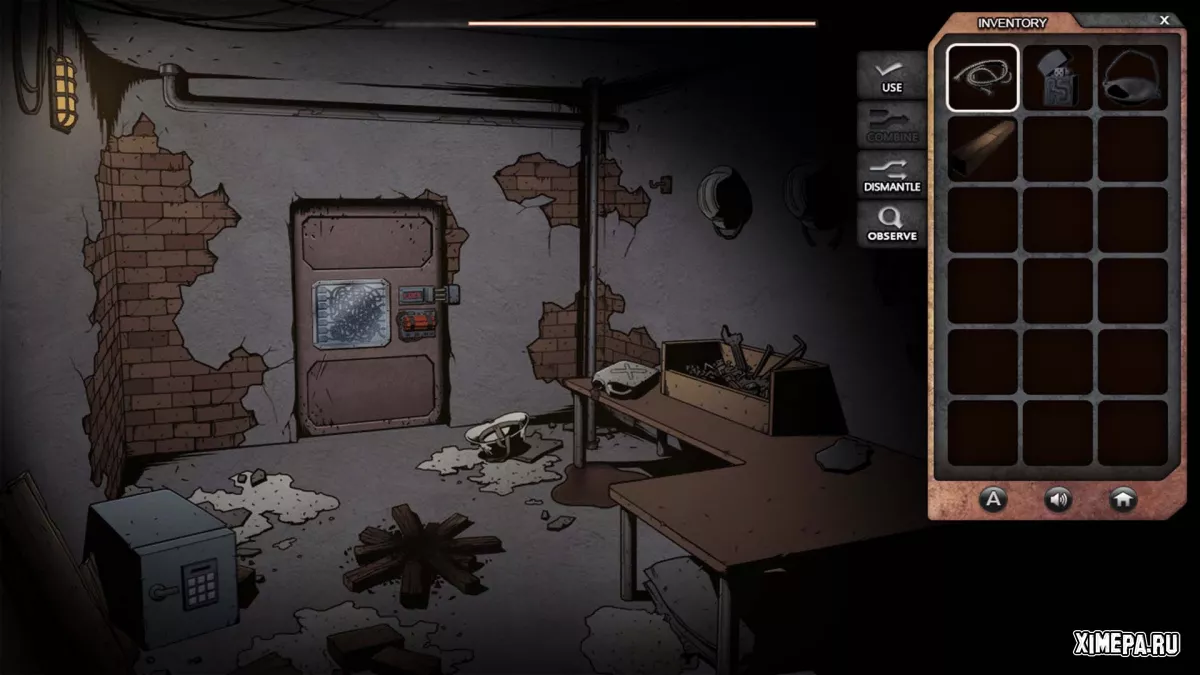
Task: Pick the lighter in the inventory
Action: tap(1058, 77)
